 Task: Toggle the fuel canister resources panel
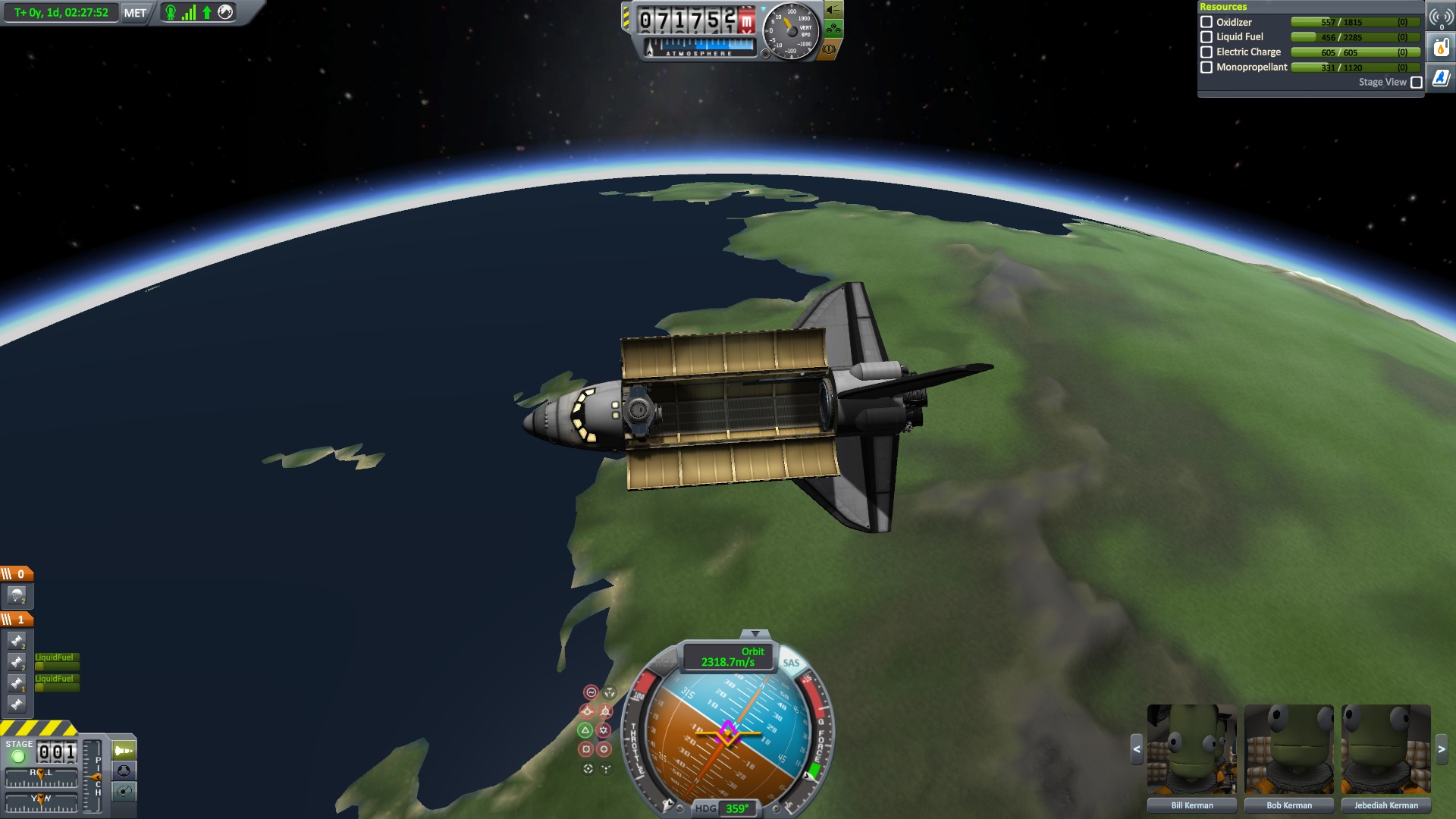point(1441,49)
